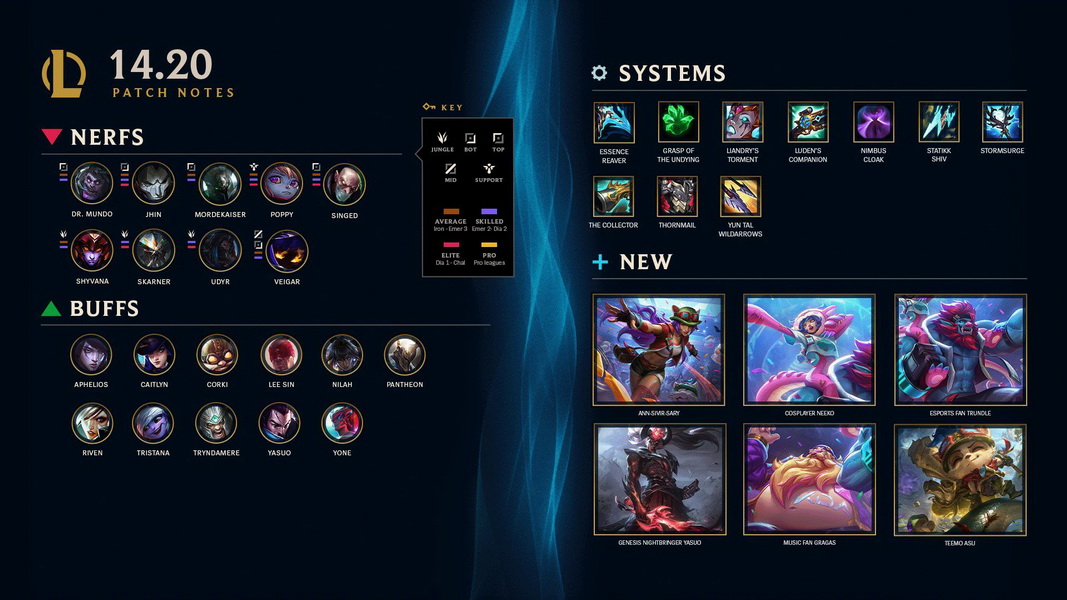Choose the Thornmail item icon

(x=677, y=197)
